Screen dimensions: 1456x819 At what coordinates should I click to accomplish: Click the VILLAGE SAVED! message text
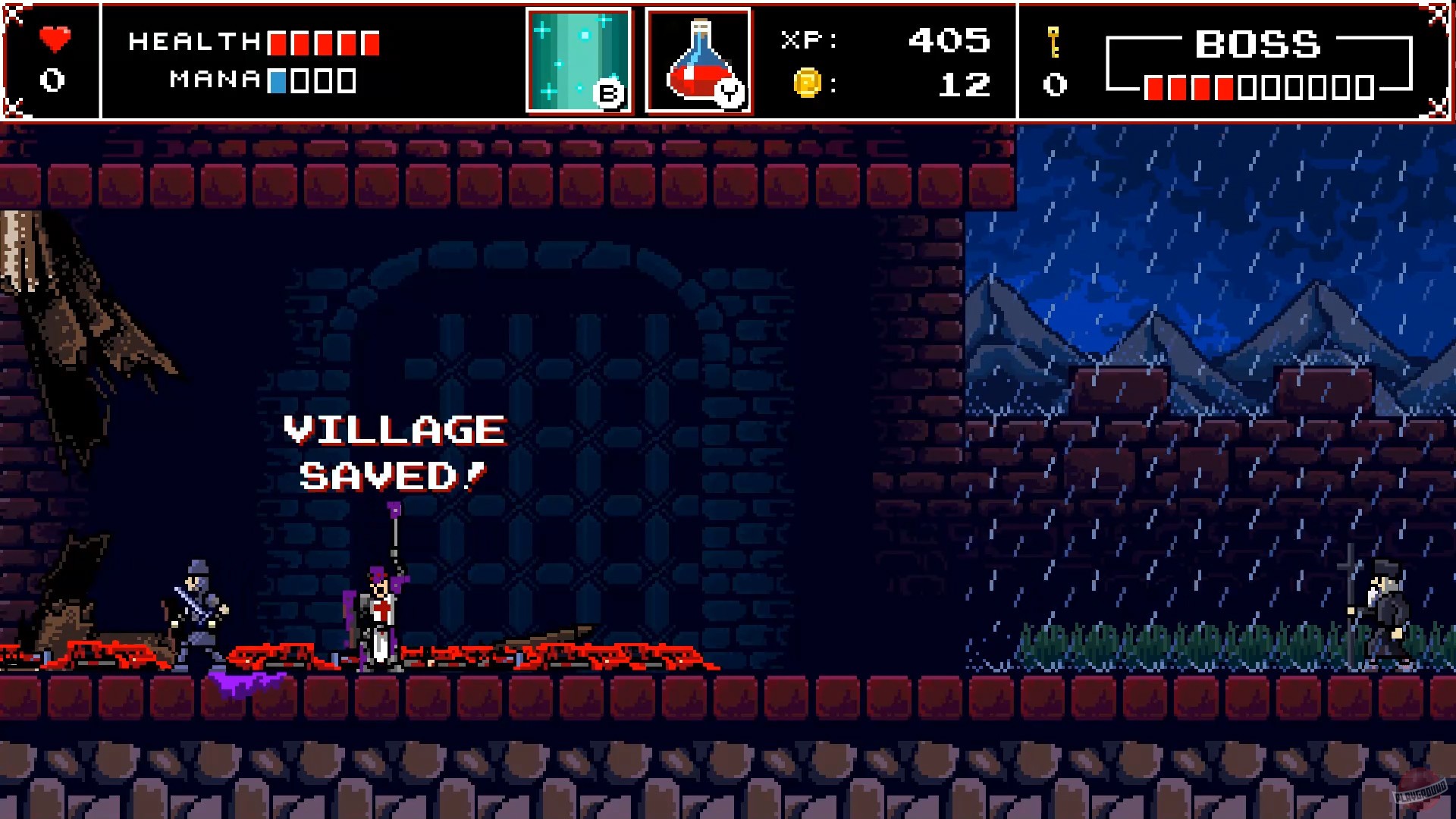coord(393,451)
